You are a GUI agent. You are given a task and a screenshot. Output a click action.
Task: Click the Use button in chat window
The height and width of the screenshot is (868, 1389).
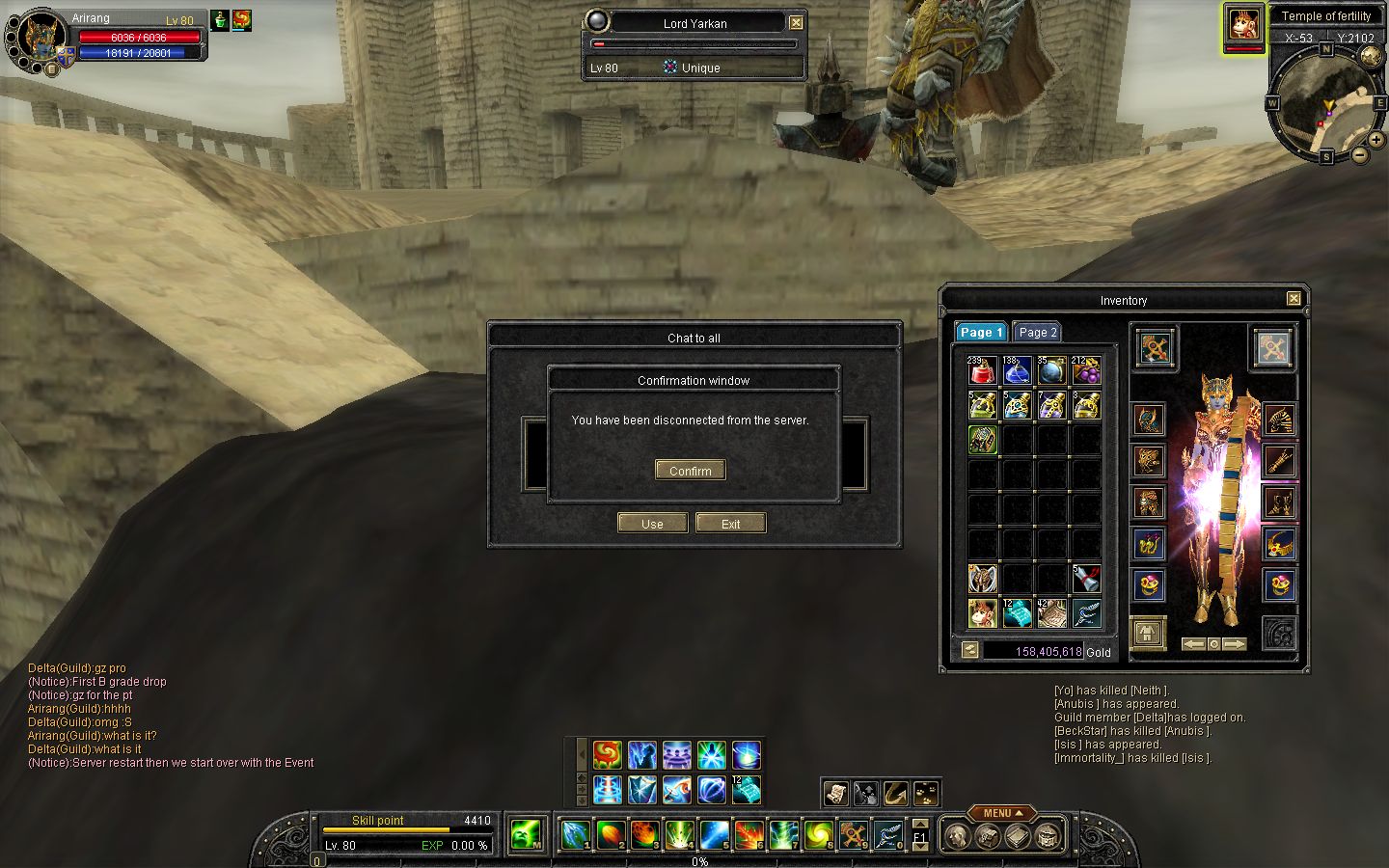tap(652, 524)
